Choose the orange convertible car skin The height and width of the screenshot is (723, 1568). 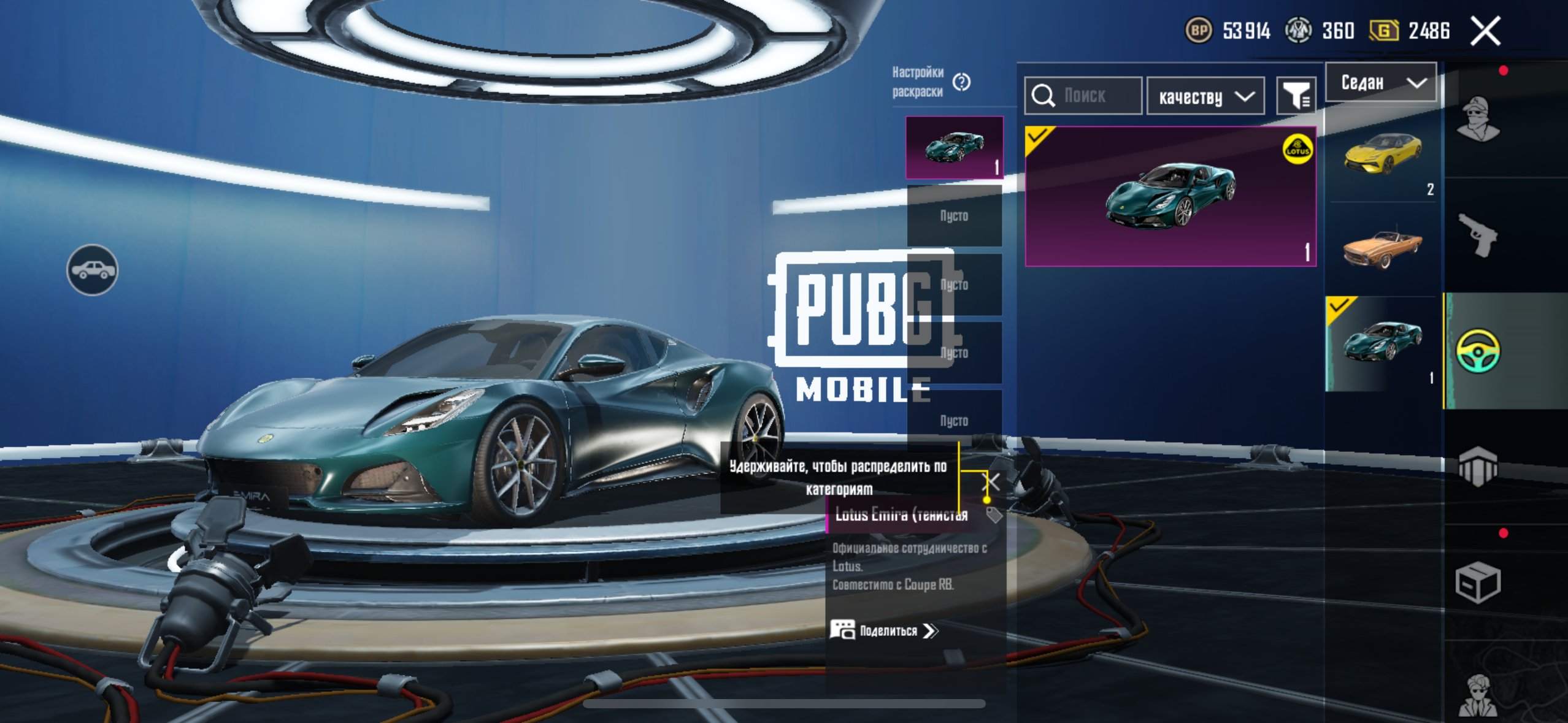[1382, 248]
